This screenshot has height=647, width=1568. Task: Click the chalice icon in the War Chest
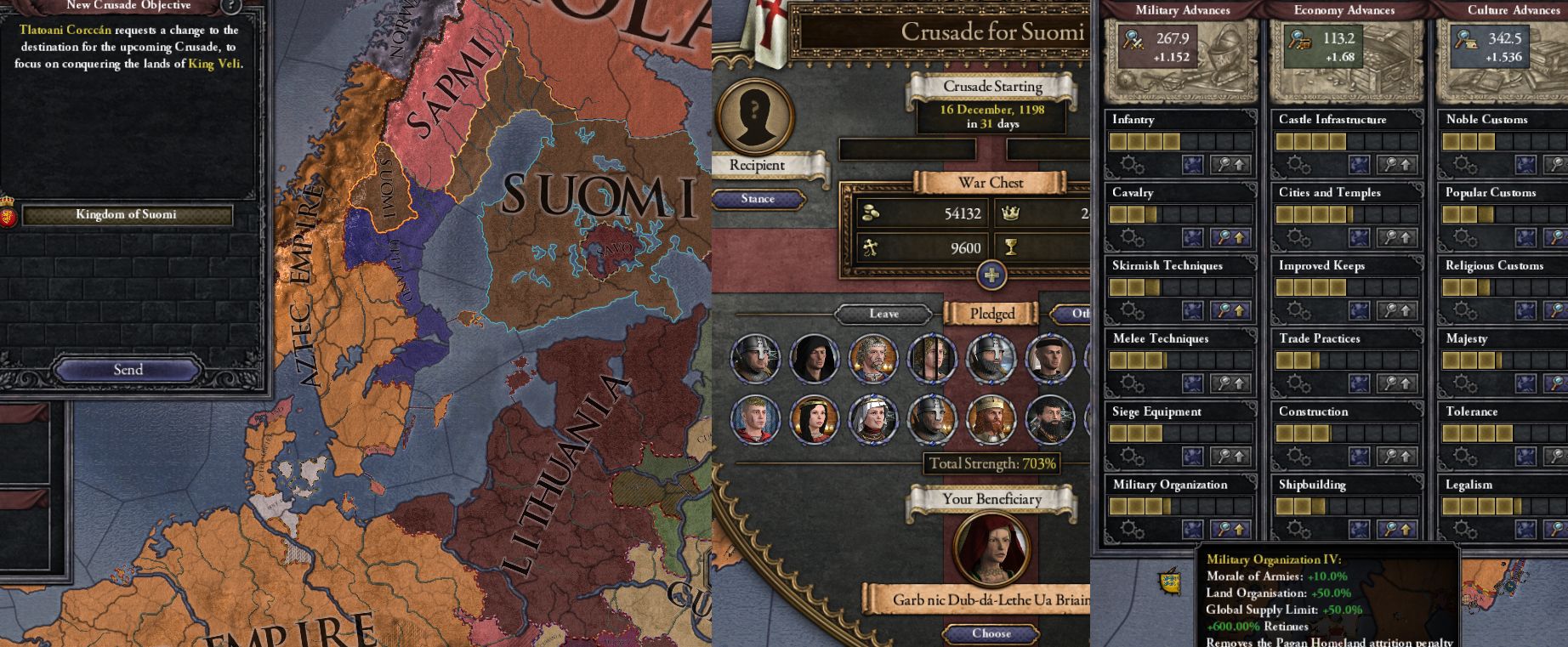coord(1011,247)
